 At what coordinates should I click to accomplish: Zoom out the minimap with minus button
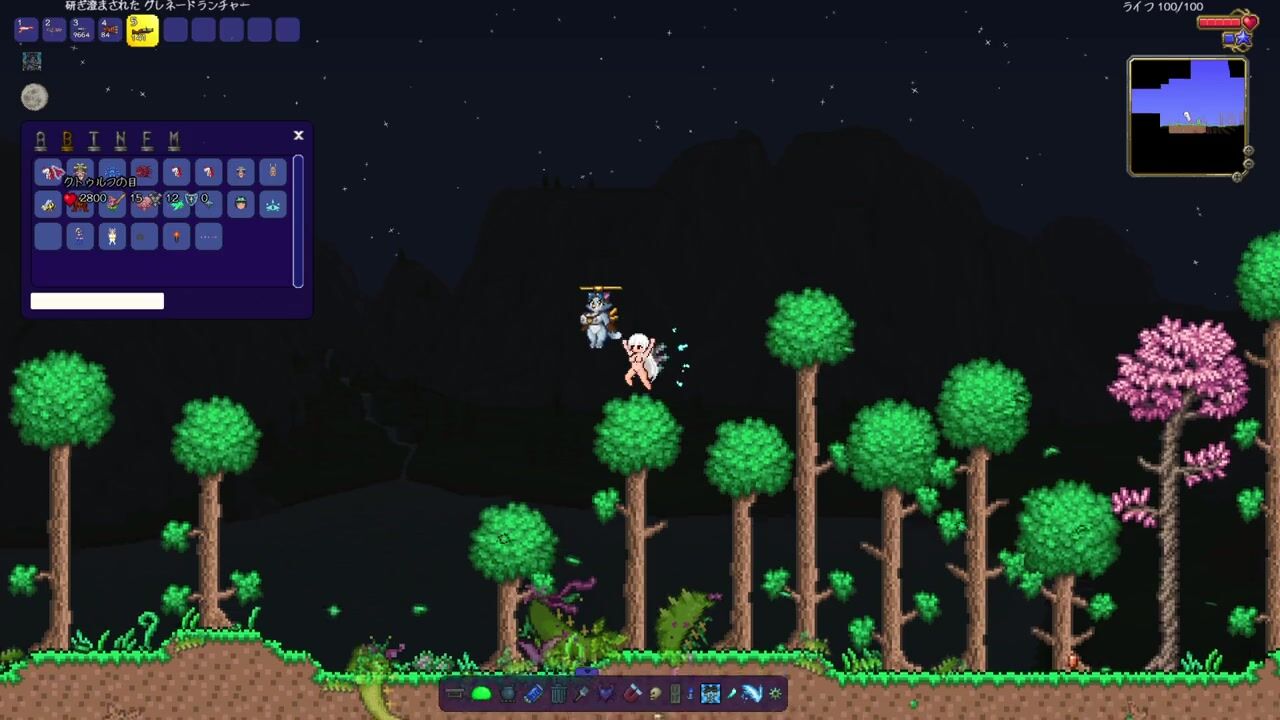click(1248, 164)
